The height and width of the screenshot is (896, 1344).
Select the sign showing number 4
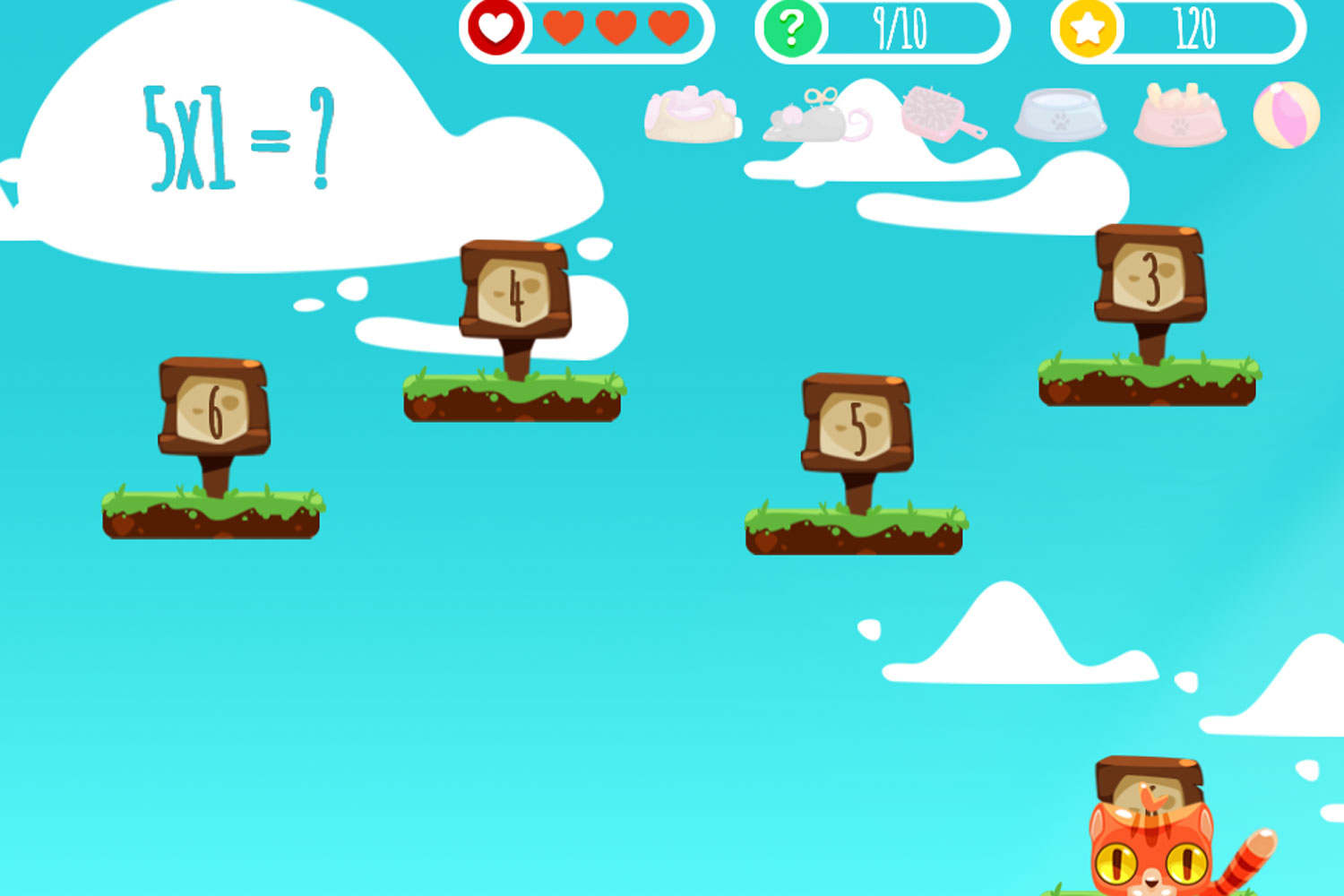click(x=516, y=293)
